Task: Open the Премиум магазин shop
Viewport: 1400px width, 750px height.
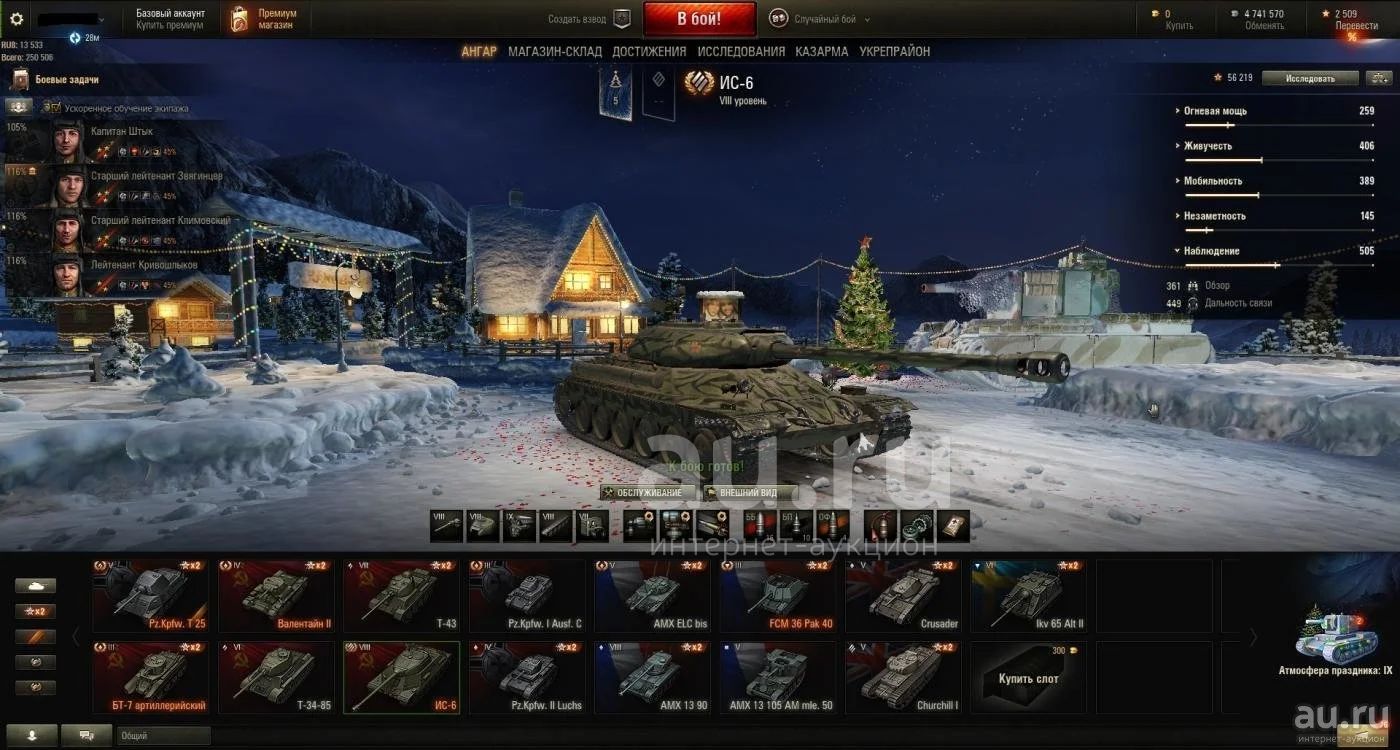Action: (x=265, y=19)
